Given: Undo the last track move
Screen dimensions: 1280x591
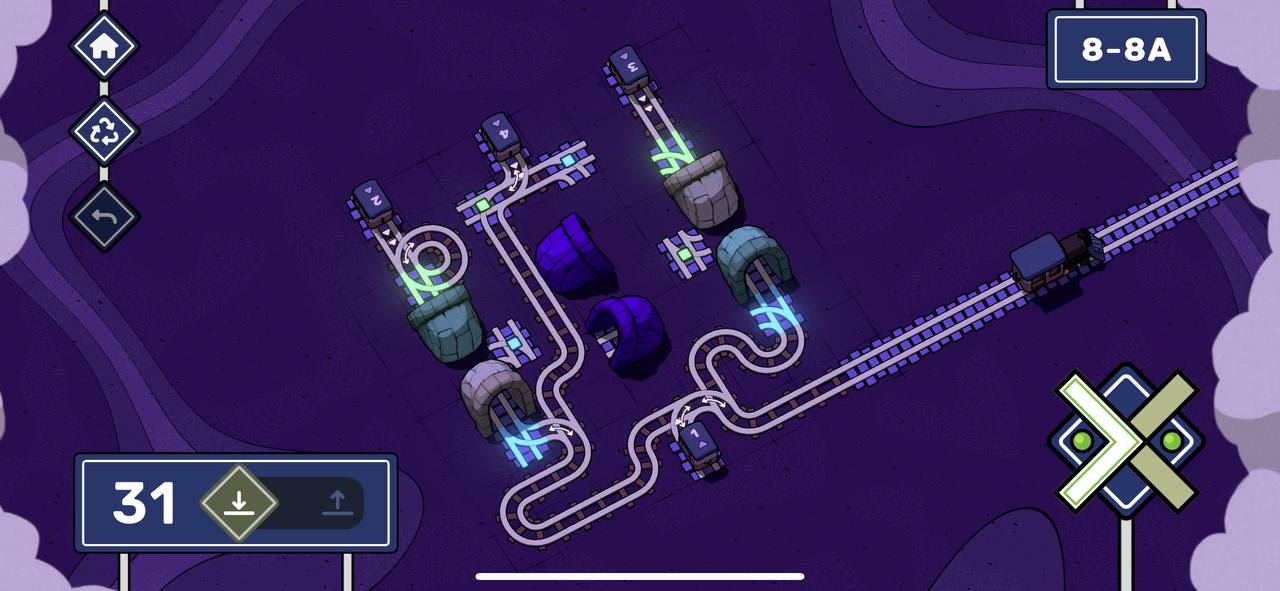Looking at the screenshot, I should pyautogui.click(x=104, y=216).
